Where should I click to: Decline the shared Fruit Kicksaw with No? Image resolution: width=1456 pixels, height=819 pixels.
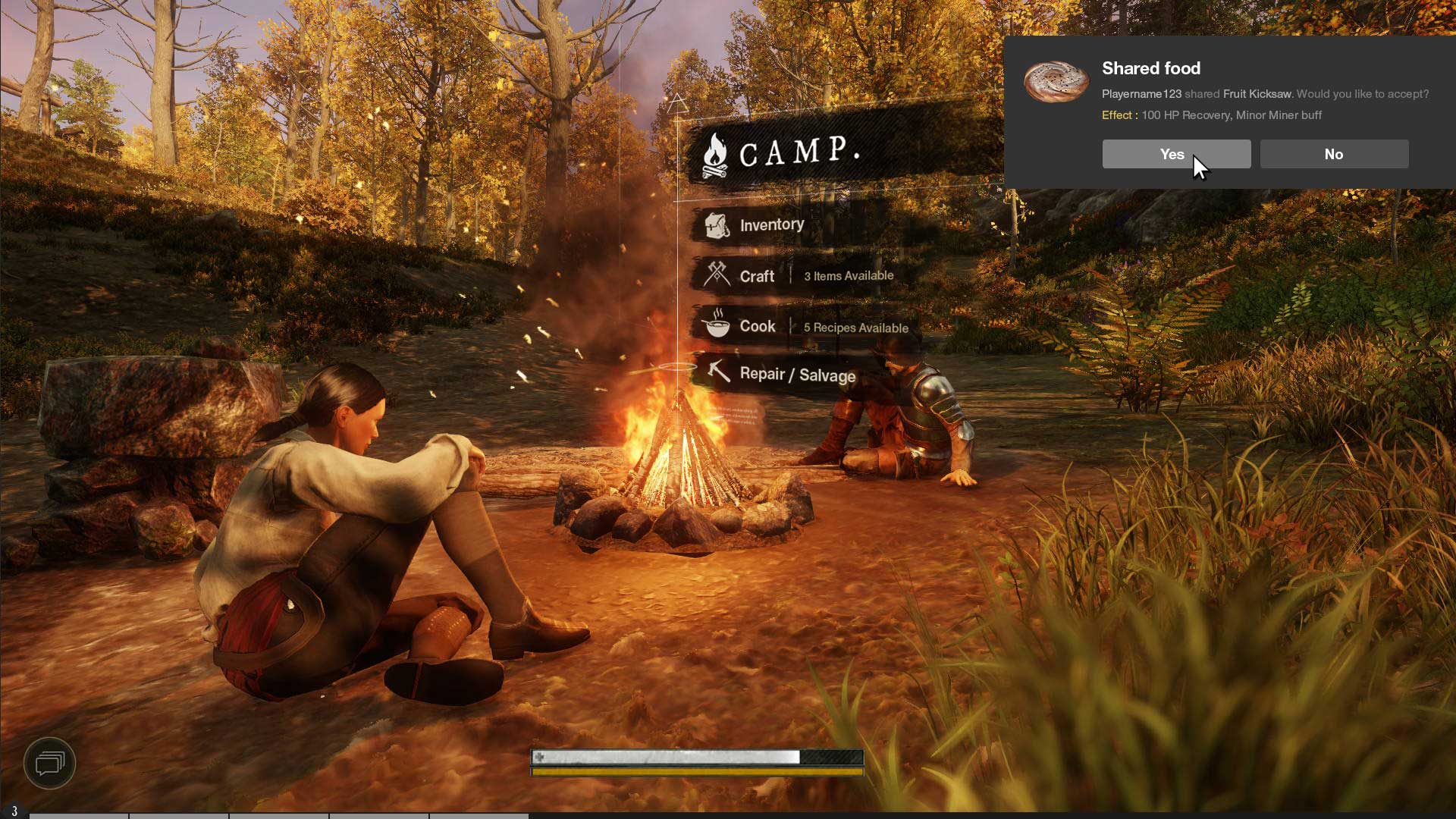[x=1334, y=154]
